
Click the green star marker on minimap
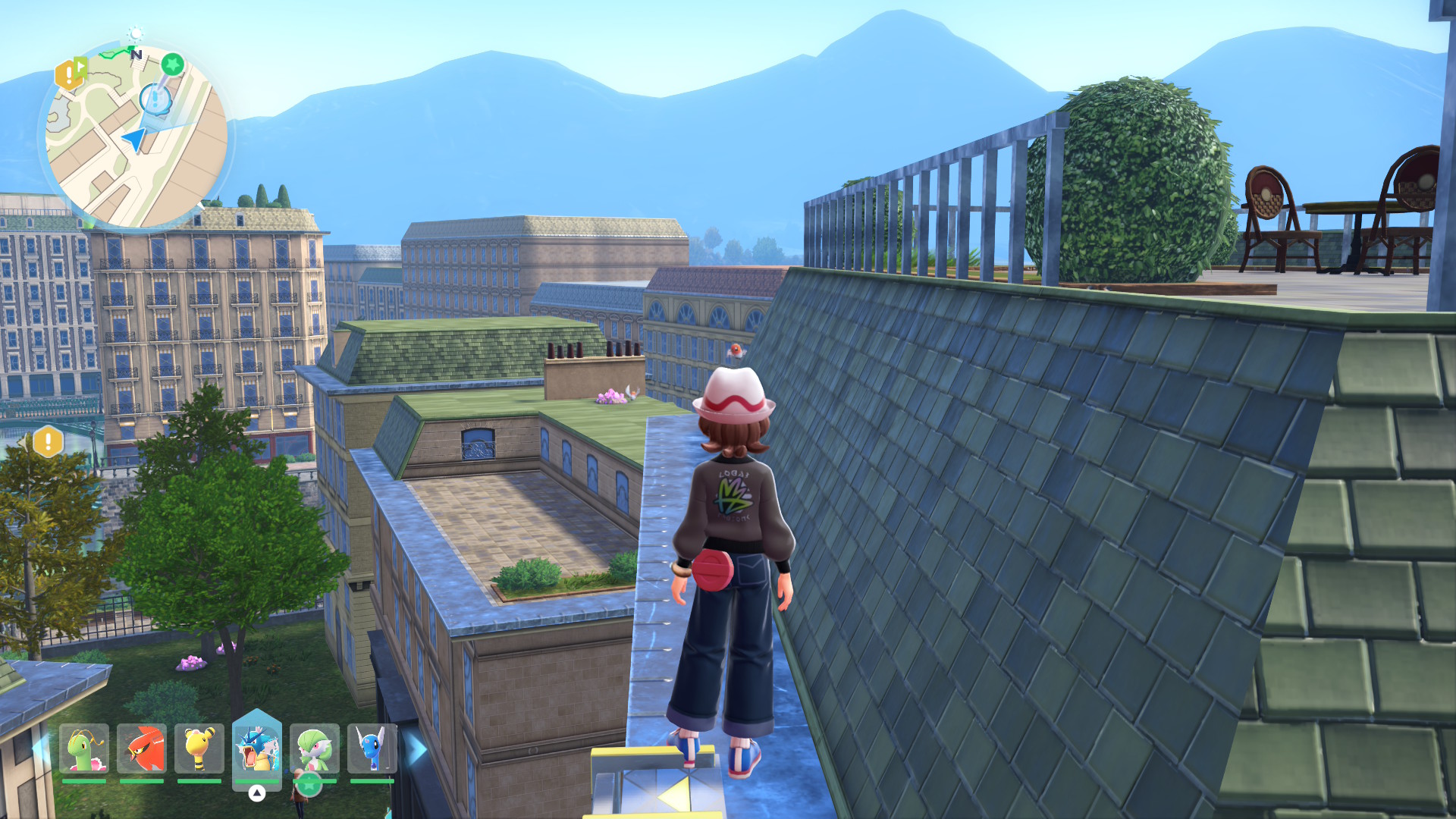pos(172,64)
